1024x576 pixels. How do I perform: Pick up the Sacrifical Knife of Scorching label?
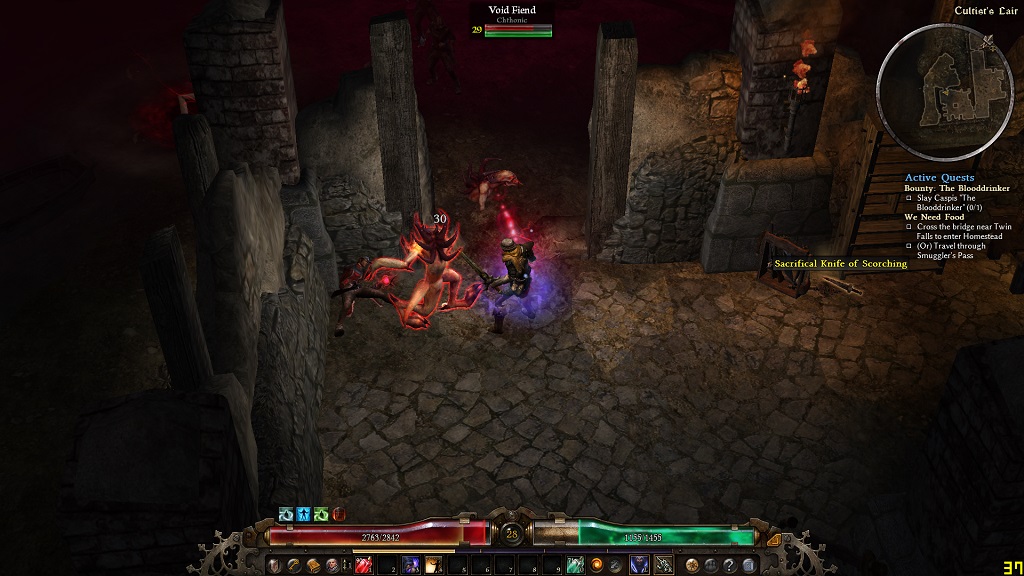(x=840, y=264)
